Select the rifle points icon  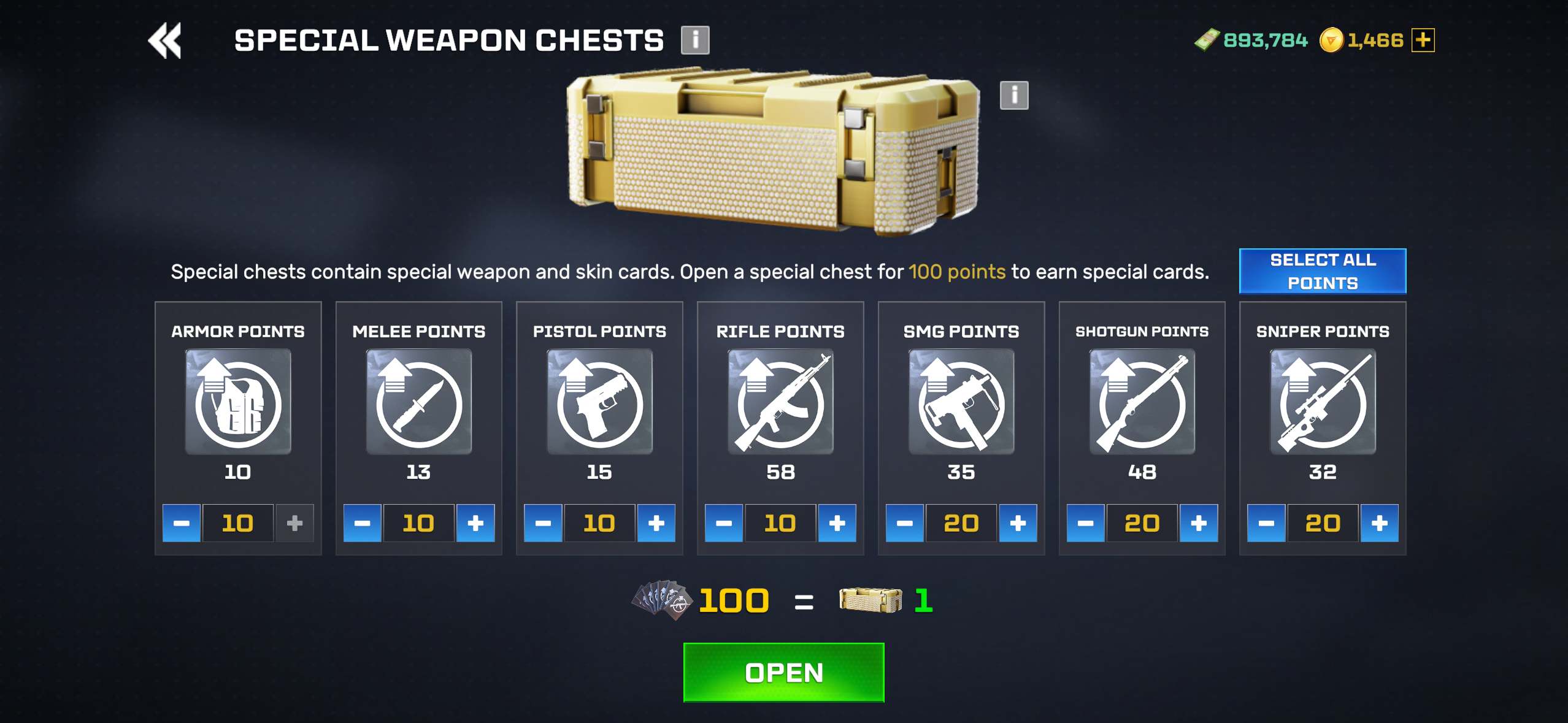point(780,402)
